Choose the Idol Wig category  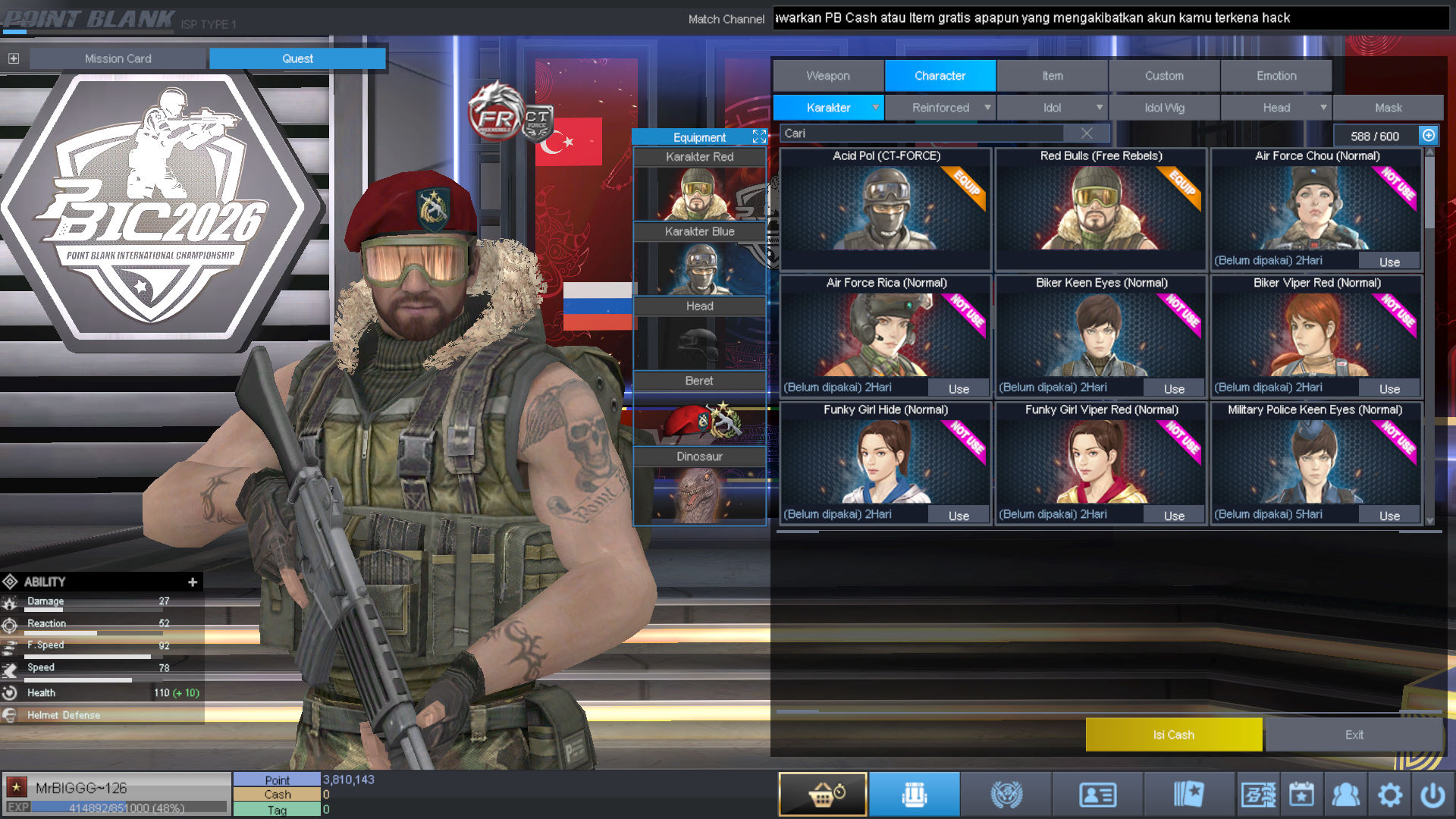click(1164, 108)
